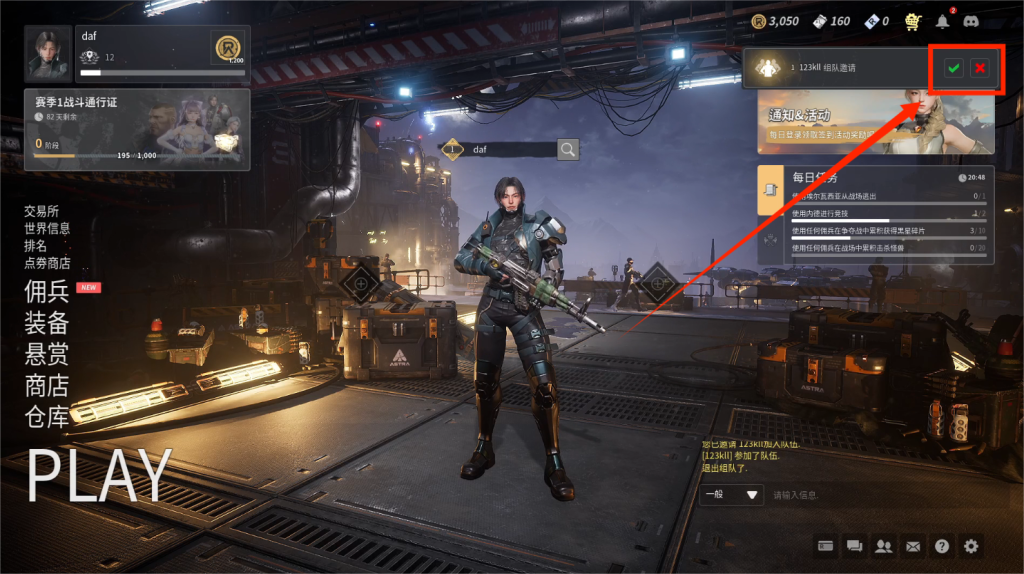Open the shopping cart icon
This screenshot has width=1024, height=574.
tap(912, 21)
